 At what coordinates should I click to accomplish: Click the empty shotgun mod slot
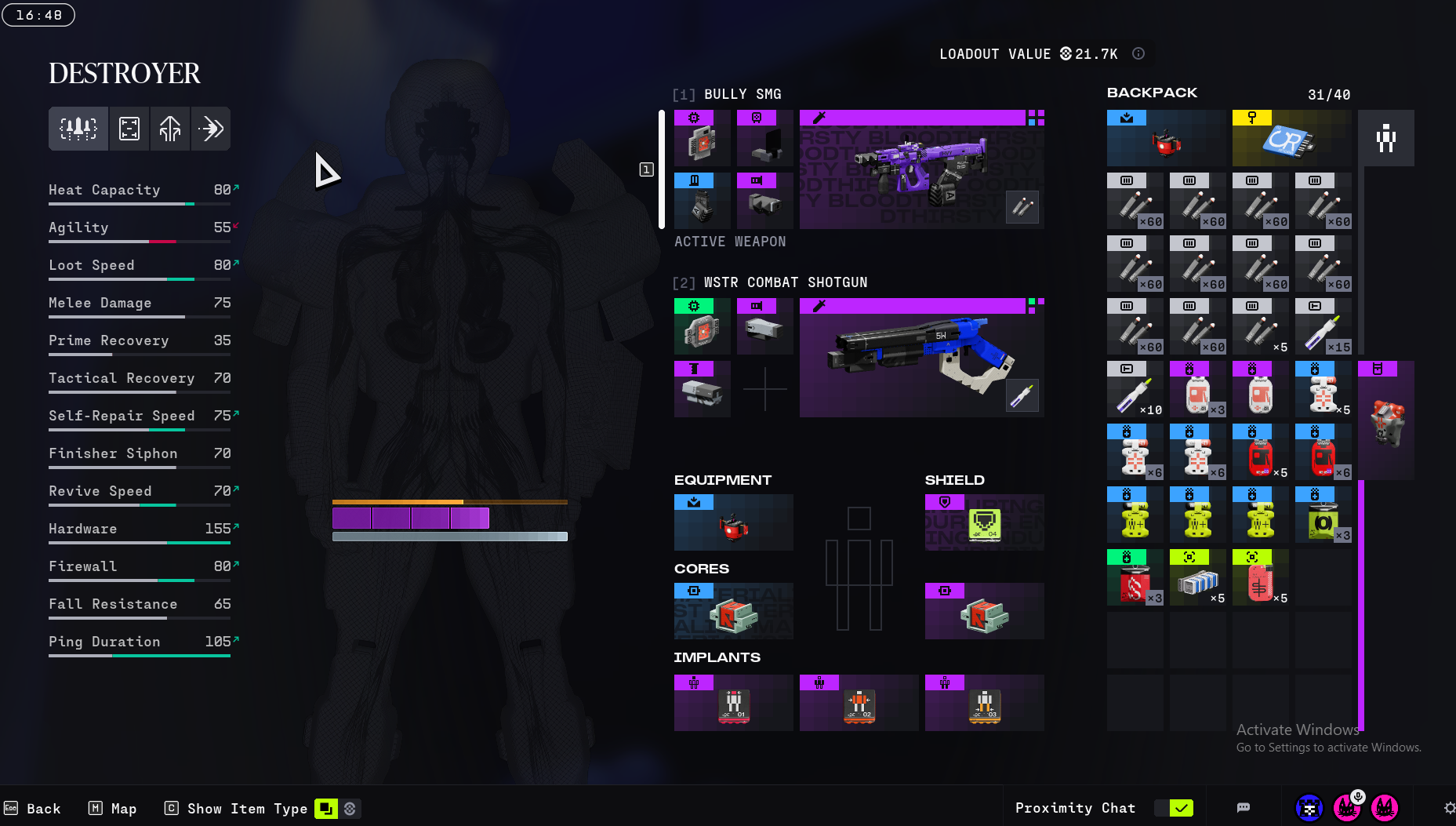click(x=764, y=389)
